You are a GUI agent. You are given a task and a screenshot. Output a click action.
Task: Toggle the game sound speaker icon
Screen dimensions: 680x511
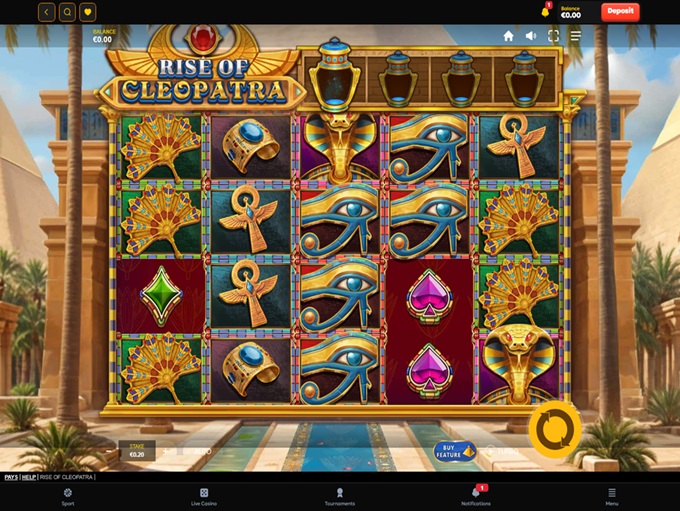click(x=531, y=36)
